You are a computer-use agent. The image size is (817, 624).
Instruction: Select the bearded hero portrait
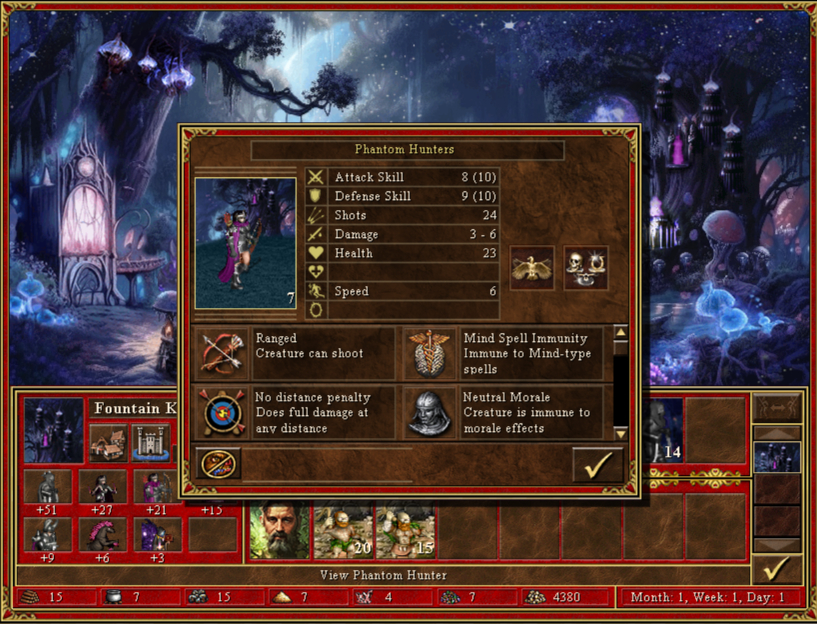point(280,530)
